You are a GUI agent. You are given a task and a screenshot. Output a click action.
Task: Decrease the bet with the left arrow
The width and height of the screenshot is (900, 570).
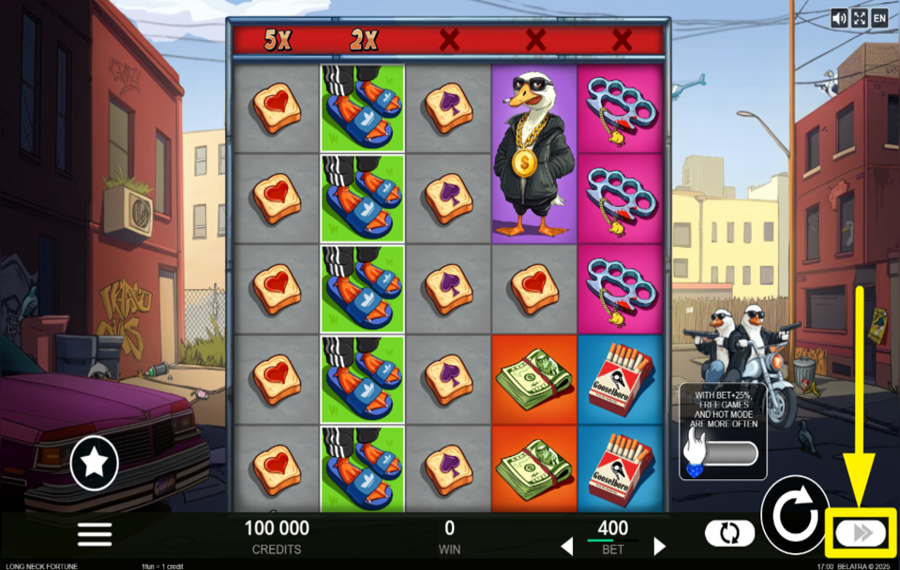566,546
